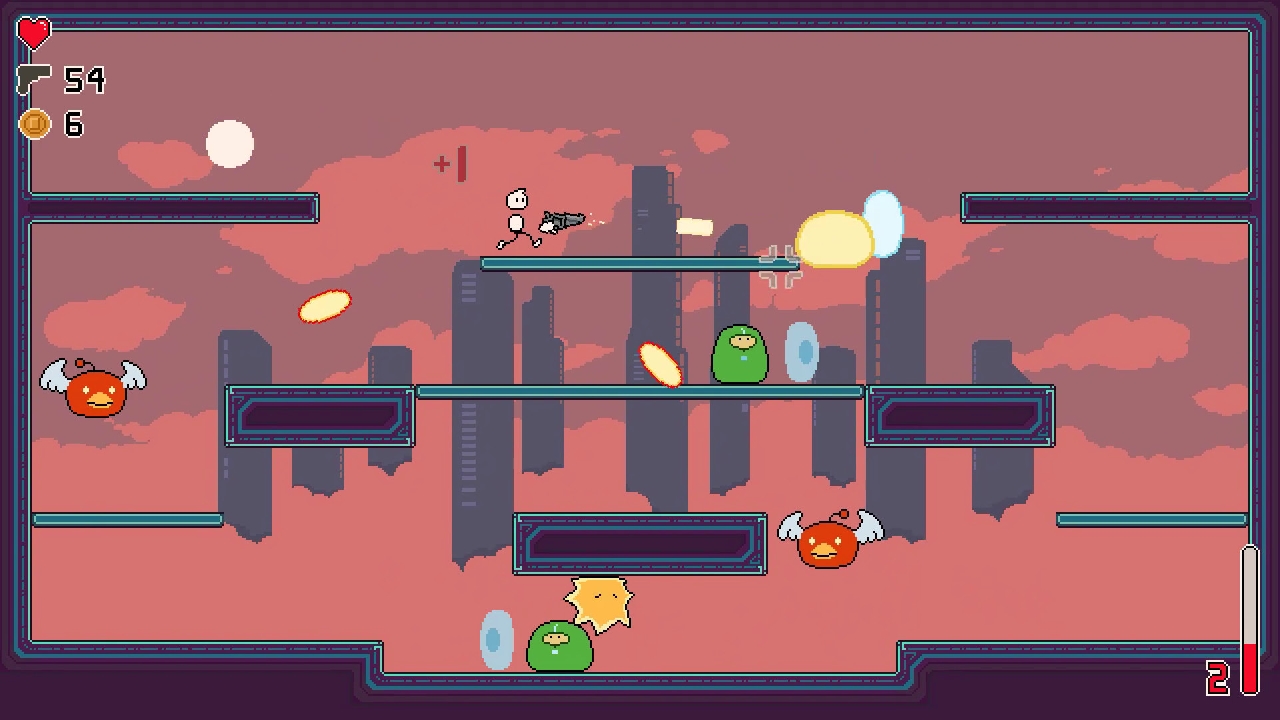Select the green helmeted slime on middle platform

741,352
